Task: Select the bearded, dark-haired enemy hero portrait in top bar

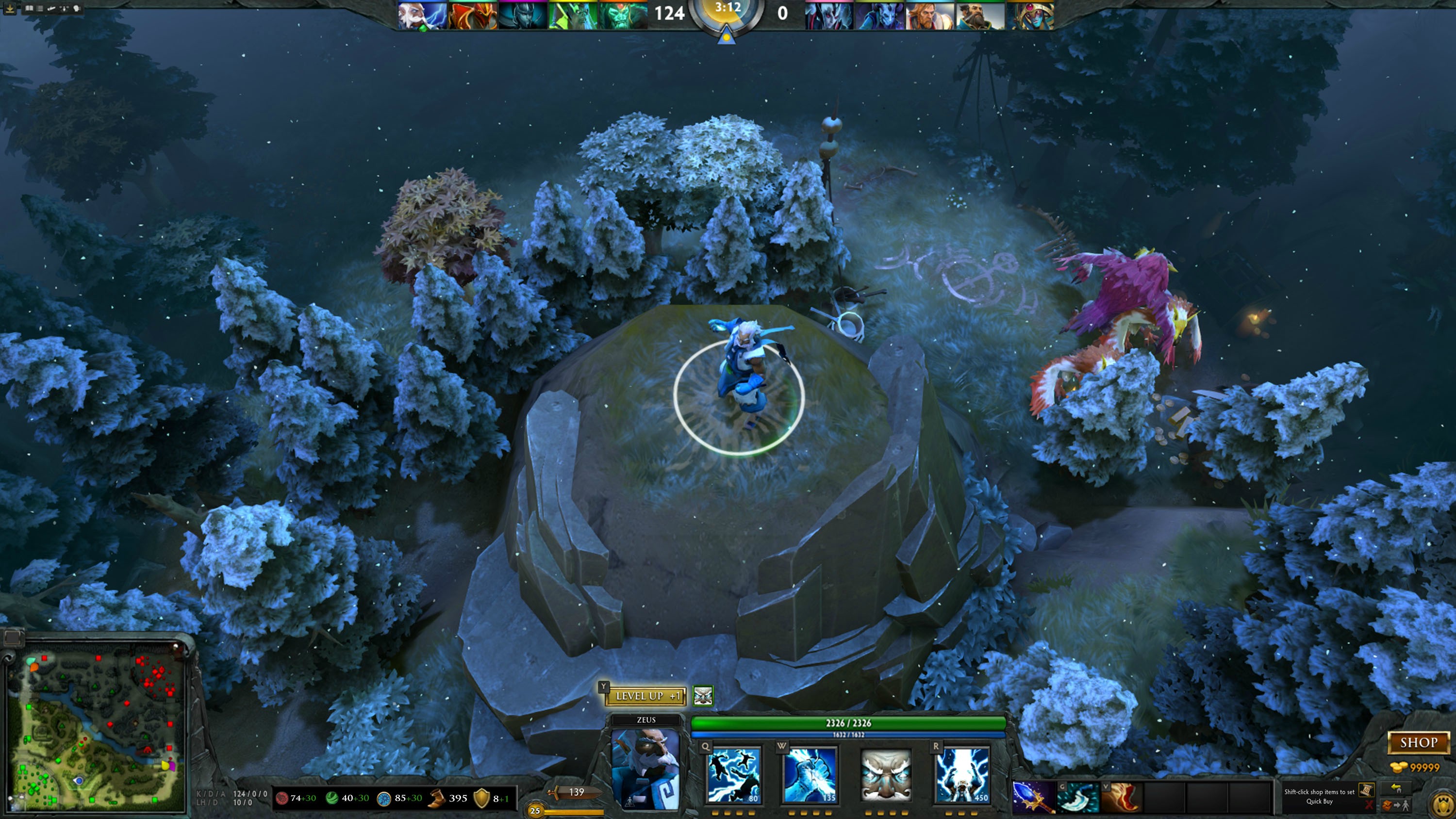Action: [981, 15]
